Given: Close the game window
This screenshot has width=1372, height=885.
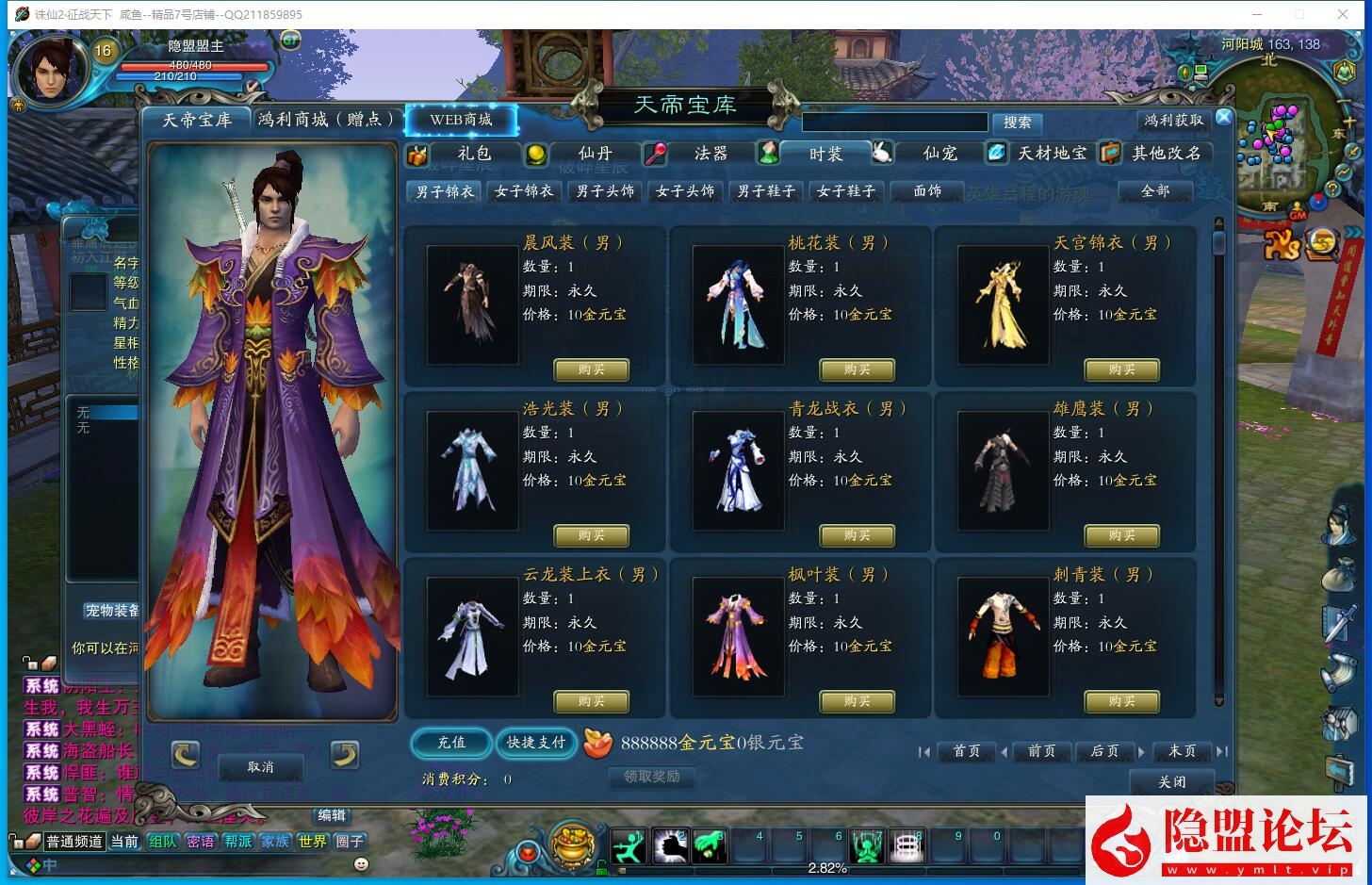Looking at the screenshot, I should pos(1342,14).
